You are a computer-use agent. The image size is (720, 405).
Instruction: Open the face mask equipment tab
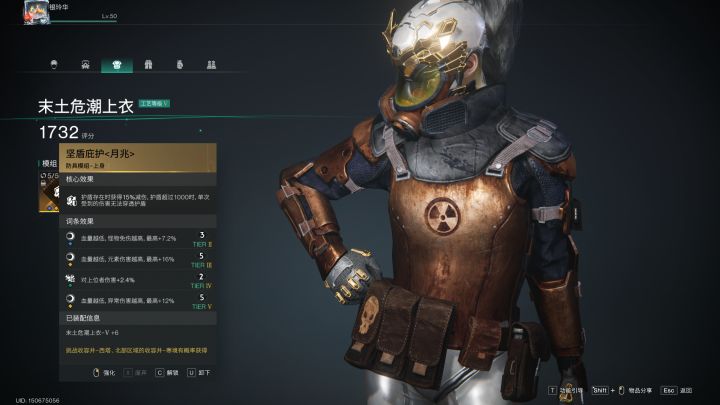pos(84,65)
